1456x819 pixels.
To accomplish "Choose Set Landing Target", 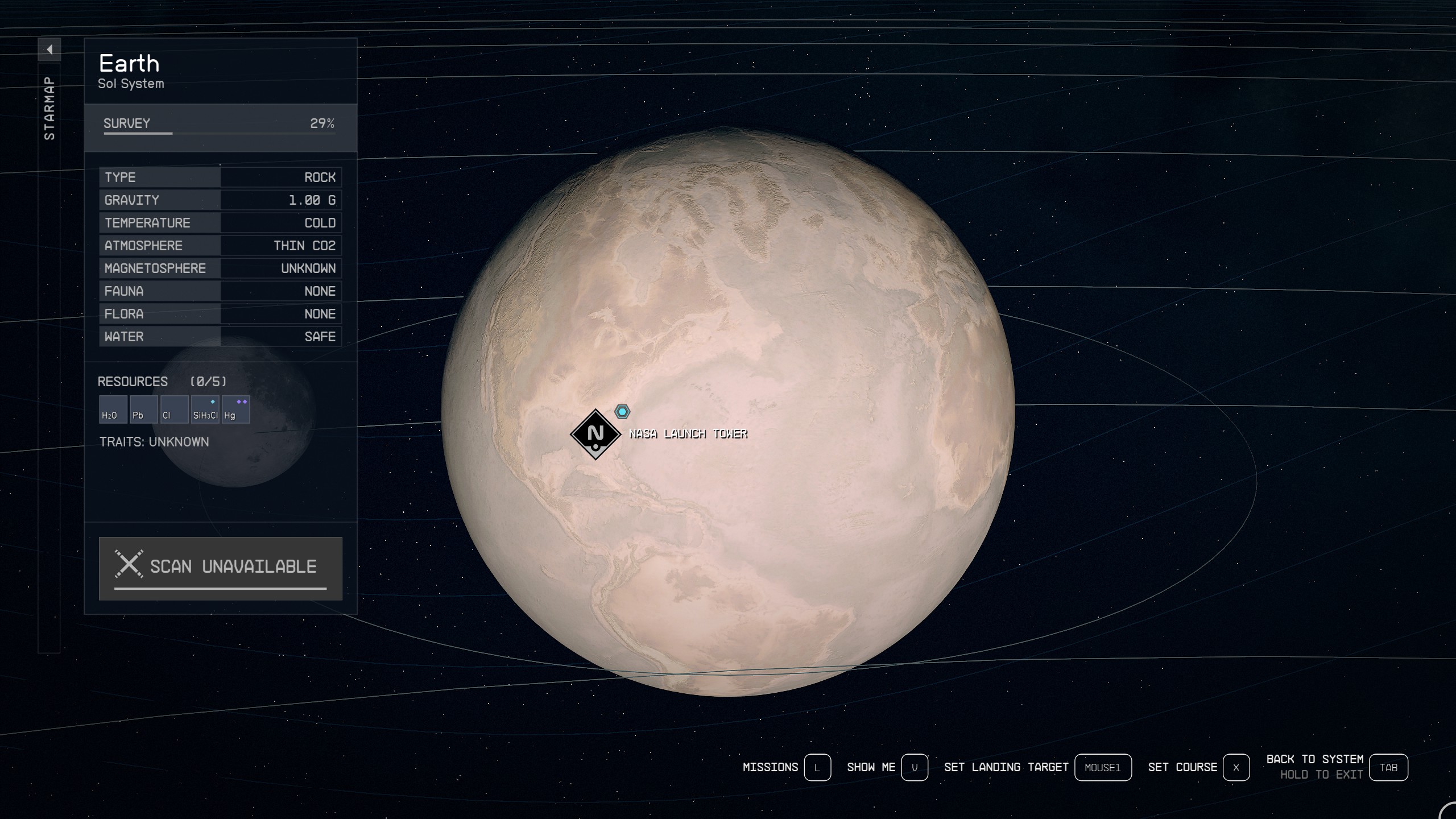I will coord(1102,768).
